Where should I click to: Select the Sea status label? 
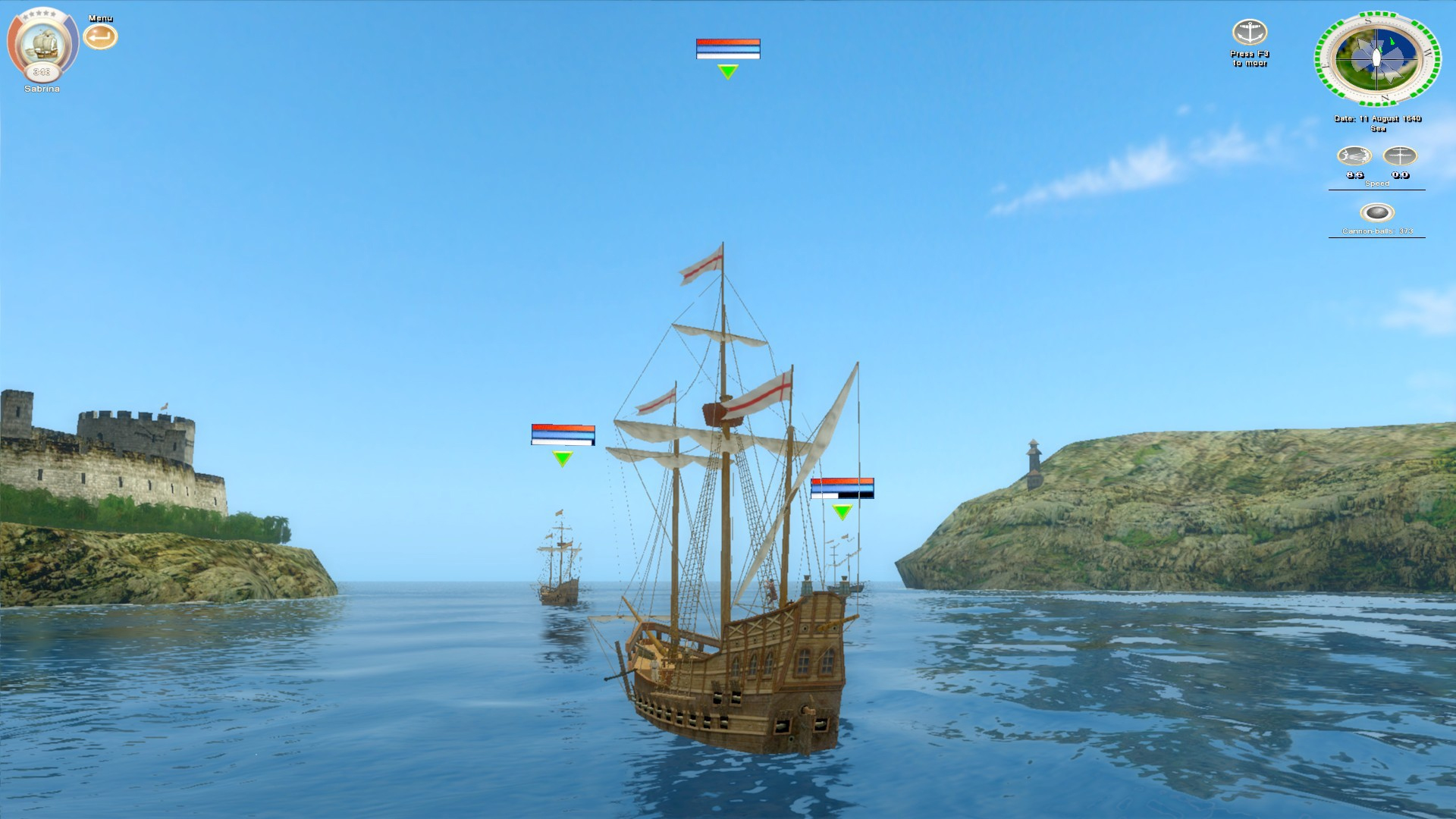(x=1377, y=128)
